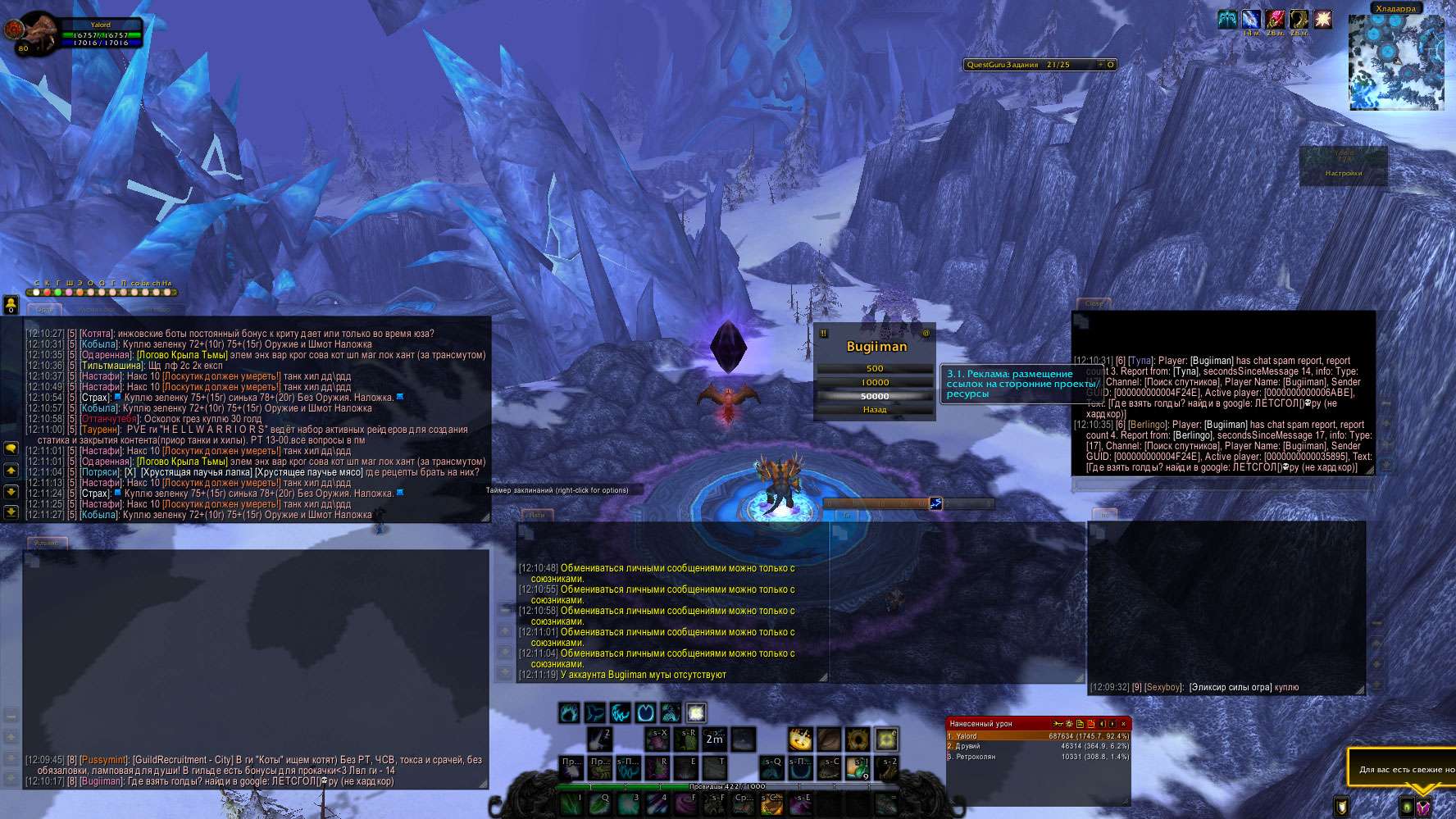This screenshot has width=1456, height=819.
Task: Close the Нанесенный урон damage meter window
Action: 1123,724
